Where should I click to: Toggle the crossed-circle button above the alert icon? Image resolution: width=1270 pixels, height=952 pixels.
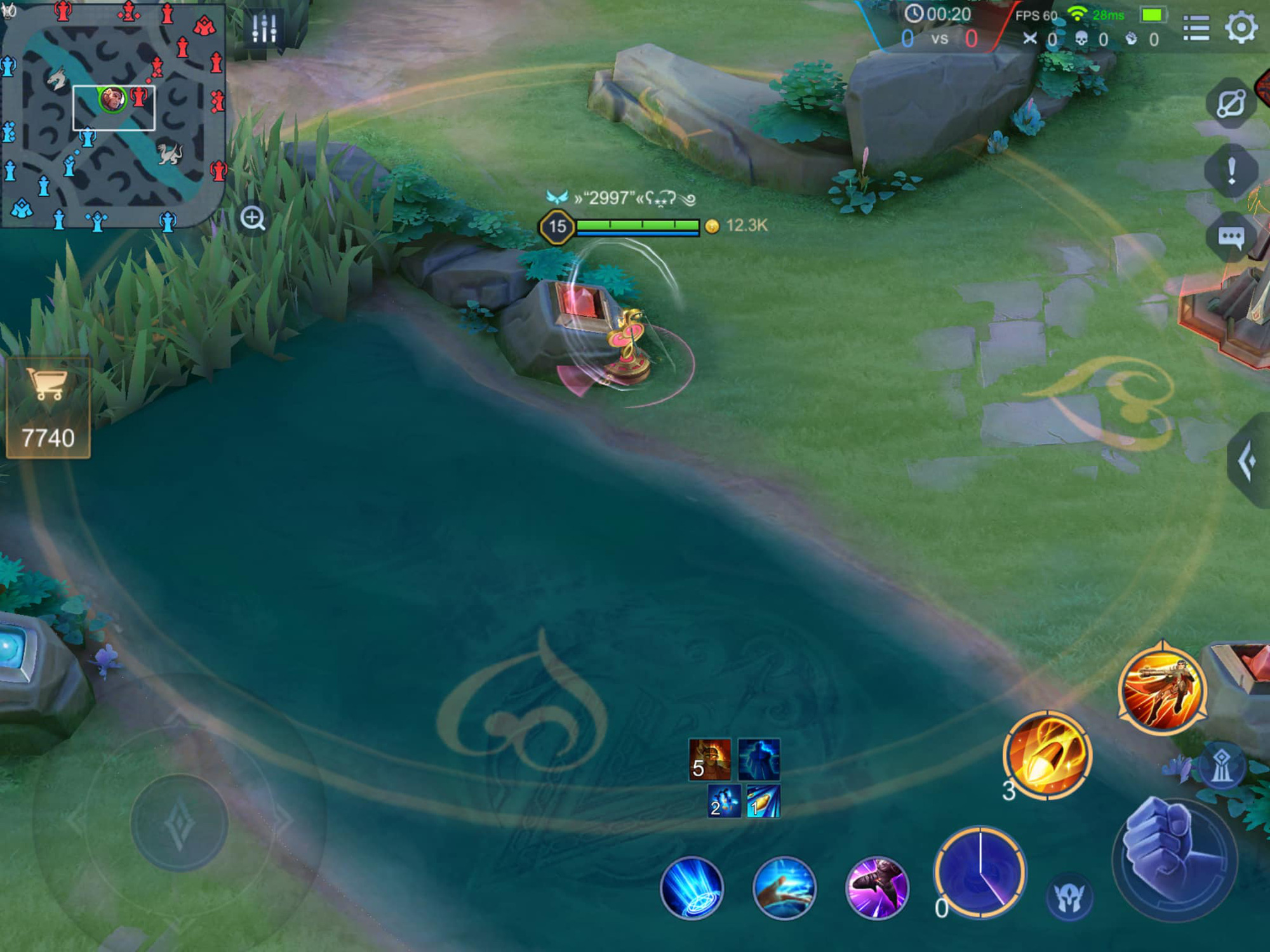click(x=1231, y=103)
